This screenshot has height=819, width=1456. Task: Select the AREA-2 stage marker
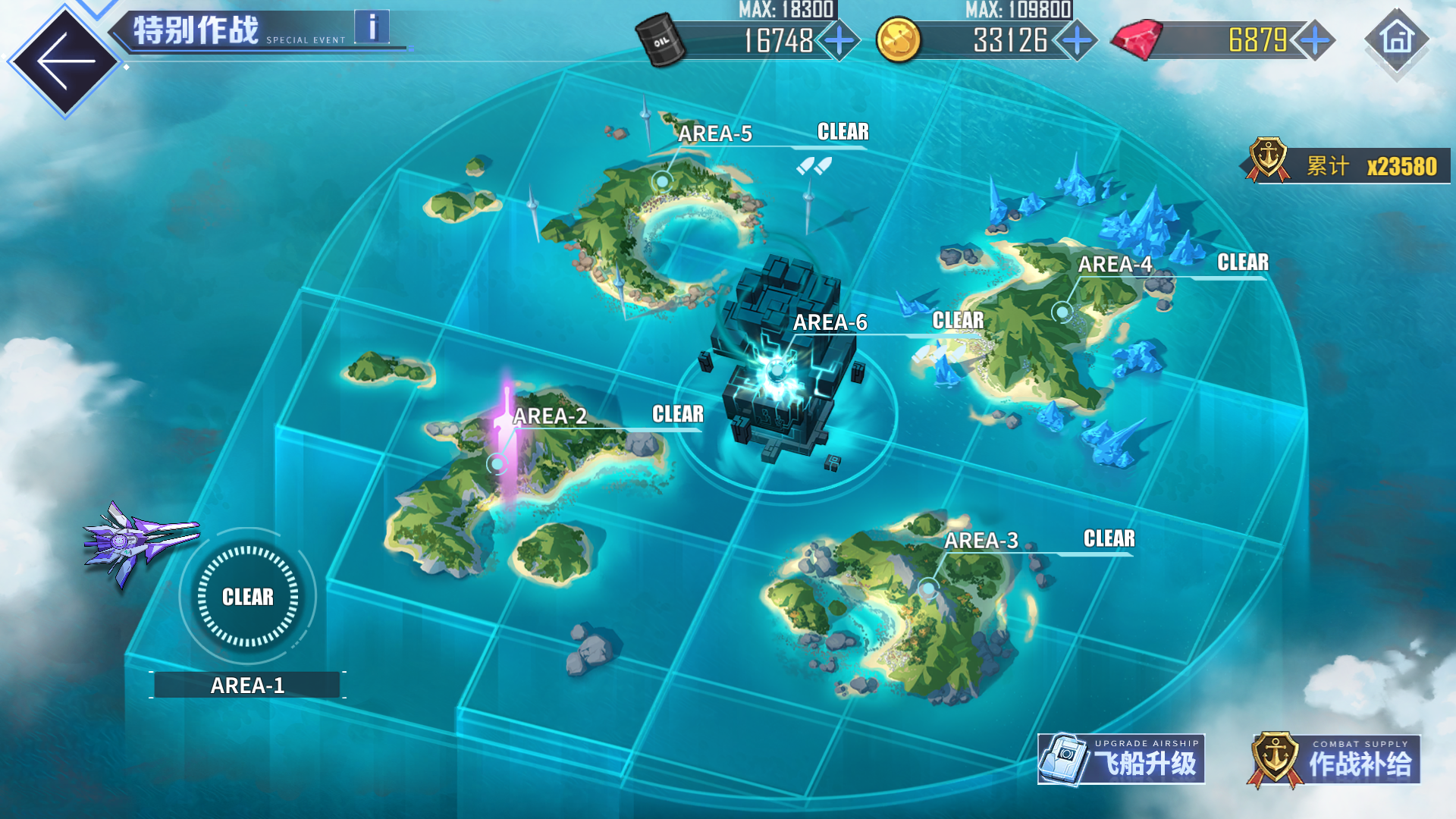(497, 463)
